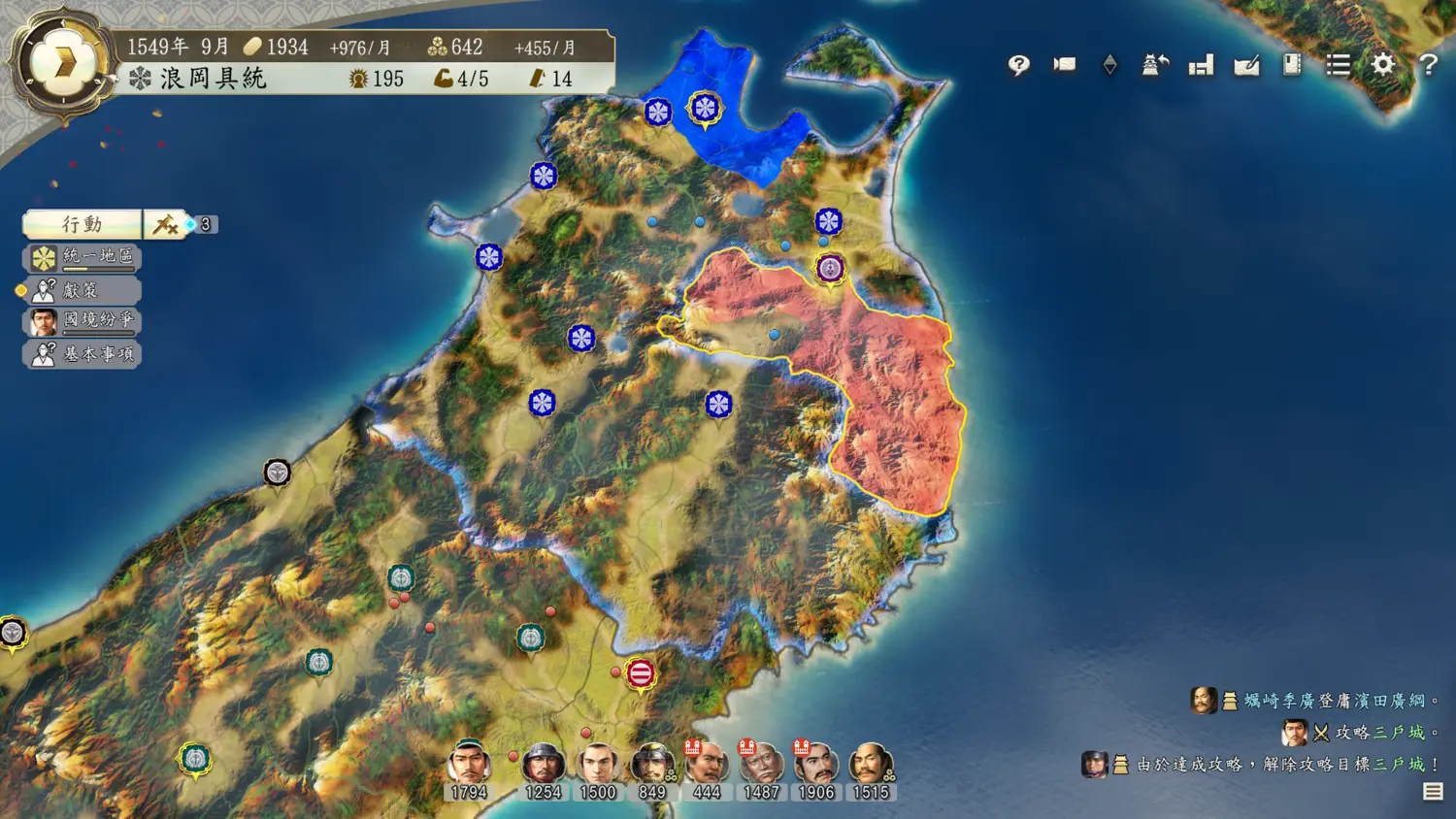Open the list menu icon in the toolbar
1456x819 pixels.
1338,65
